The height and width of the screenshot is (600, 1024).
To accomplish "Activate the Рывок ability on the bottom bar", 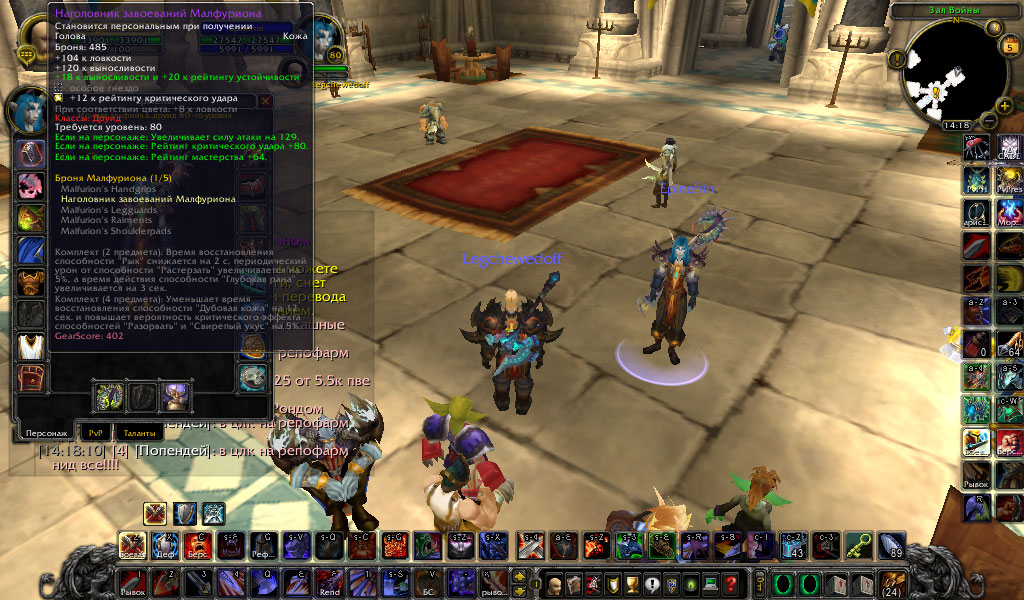I will coord(132,582).
